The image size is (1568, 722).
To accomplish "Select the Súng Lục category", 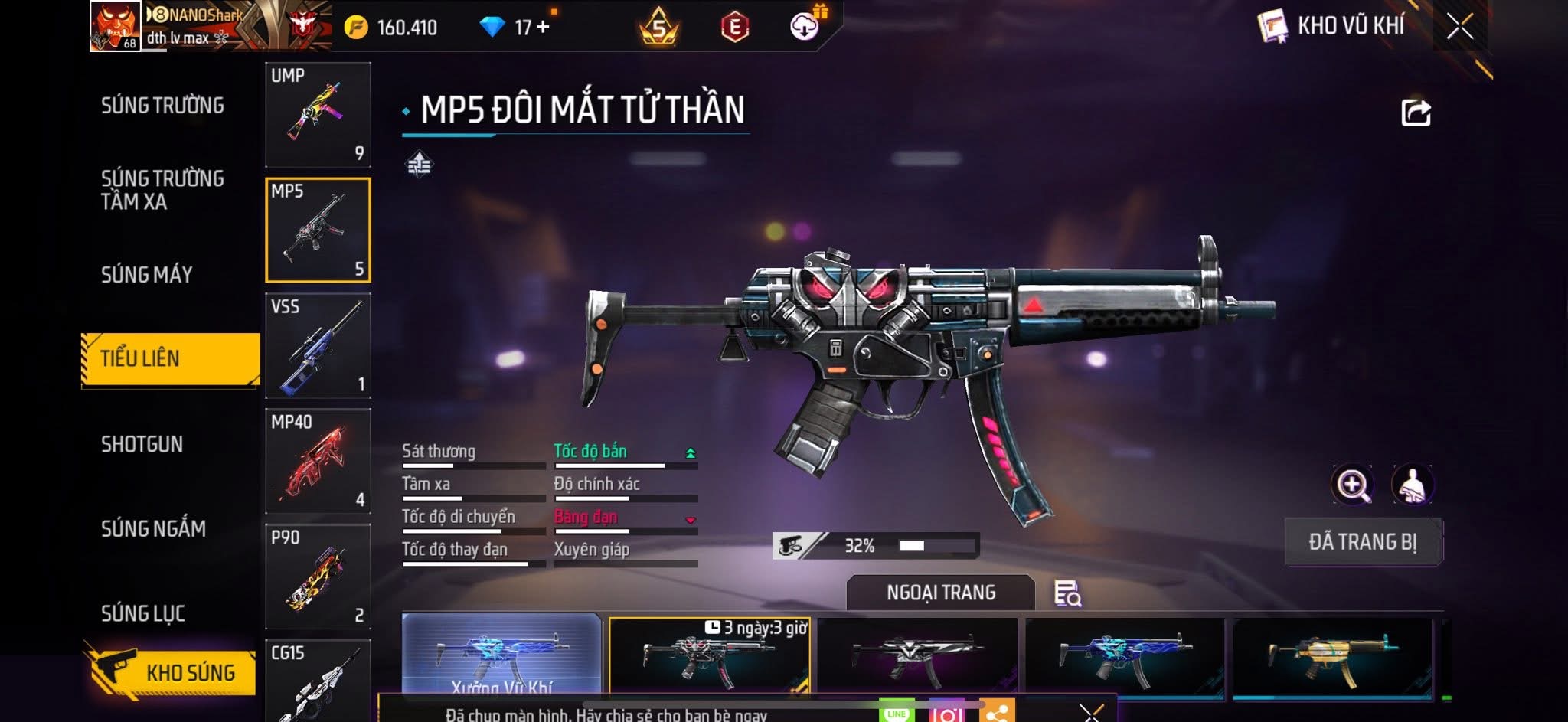I will click(x=143, y=613).
